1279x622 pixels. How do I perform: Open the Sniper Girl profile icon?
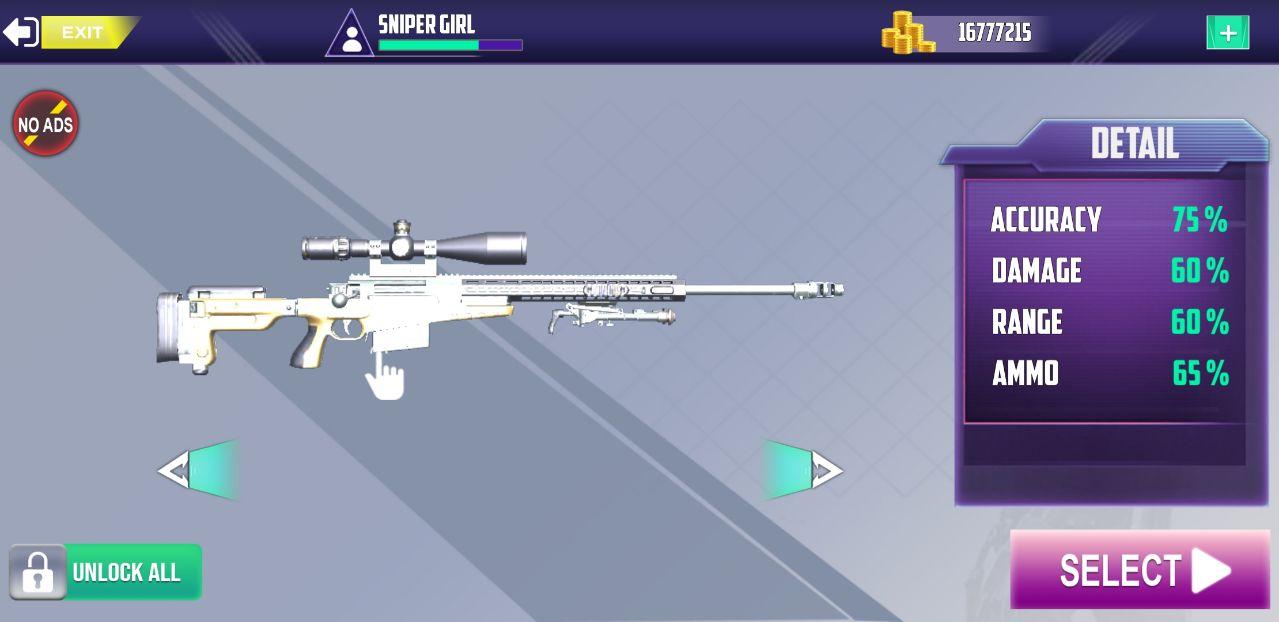(x=350, y=35)
